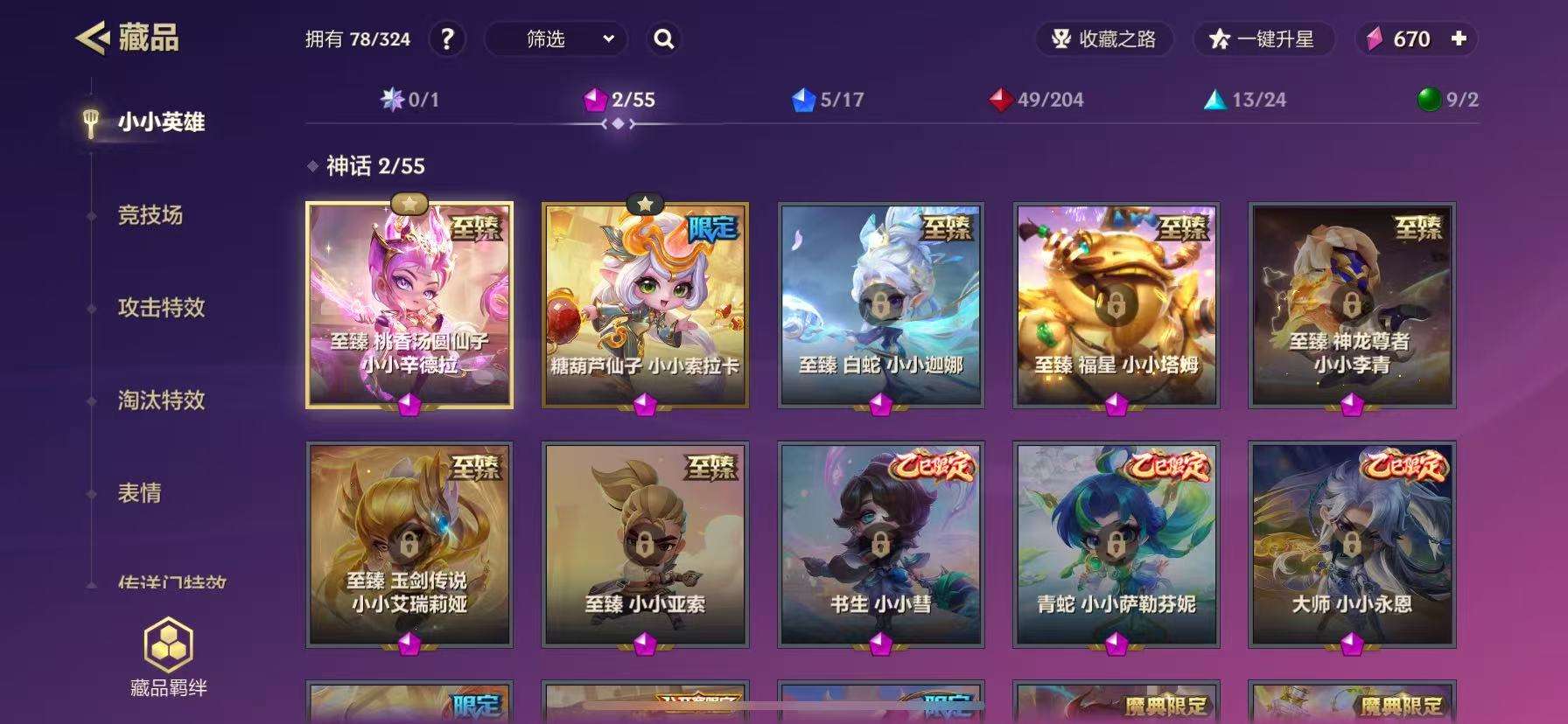Switch to the blue gem 5/17 tab

[828, 100]
